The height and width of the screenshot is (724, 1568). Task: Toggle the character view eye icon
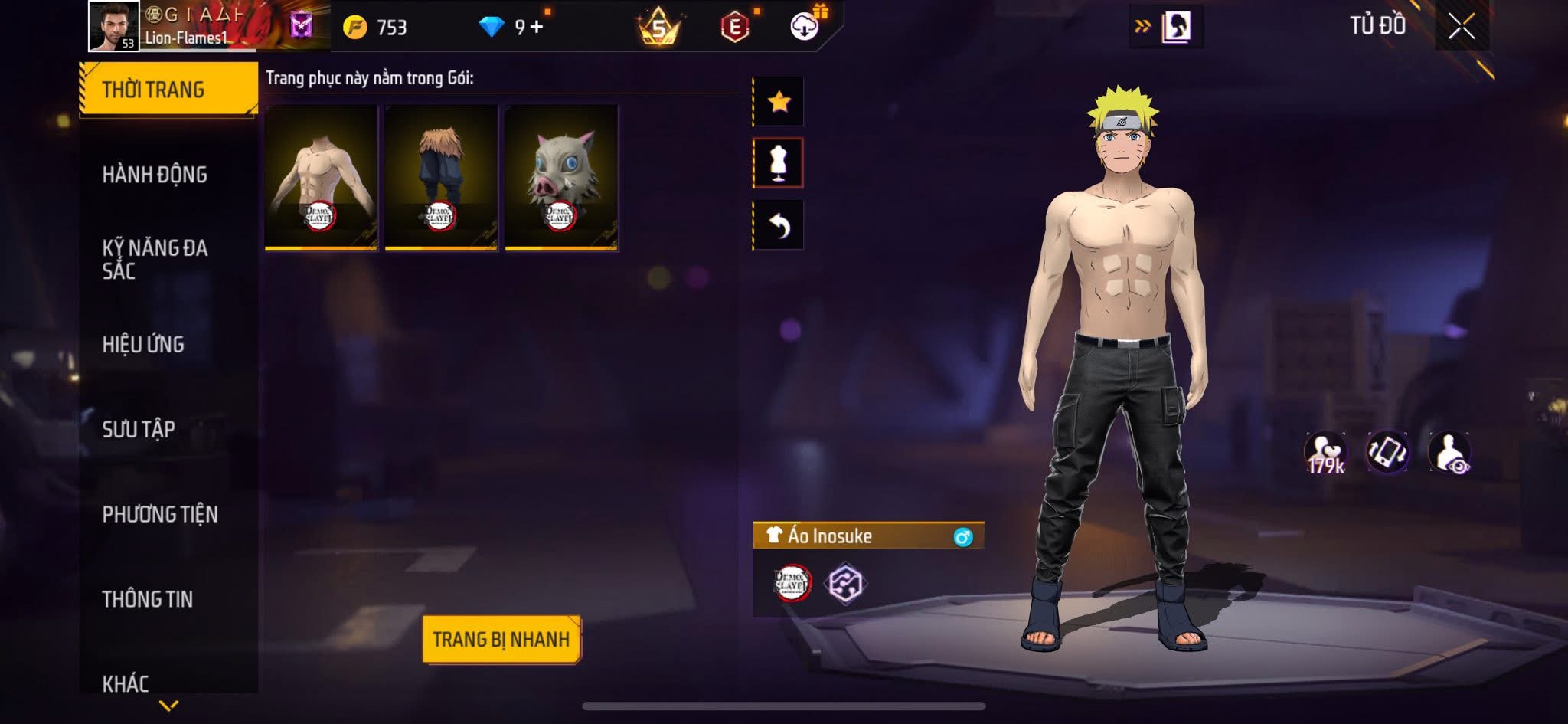point(1449,453)
